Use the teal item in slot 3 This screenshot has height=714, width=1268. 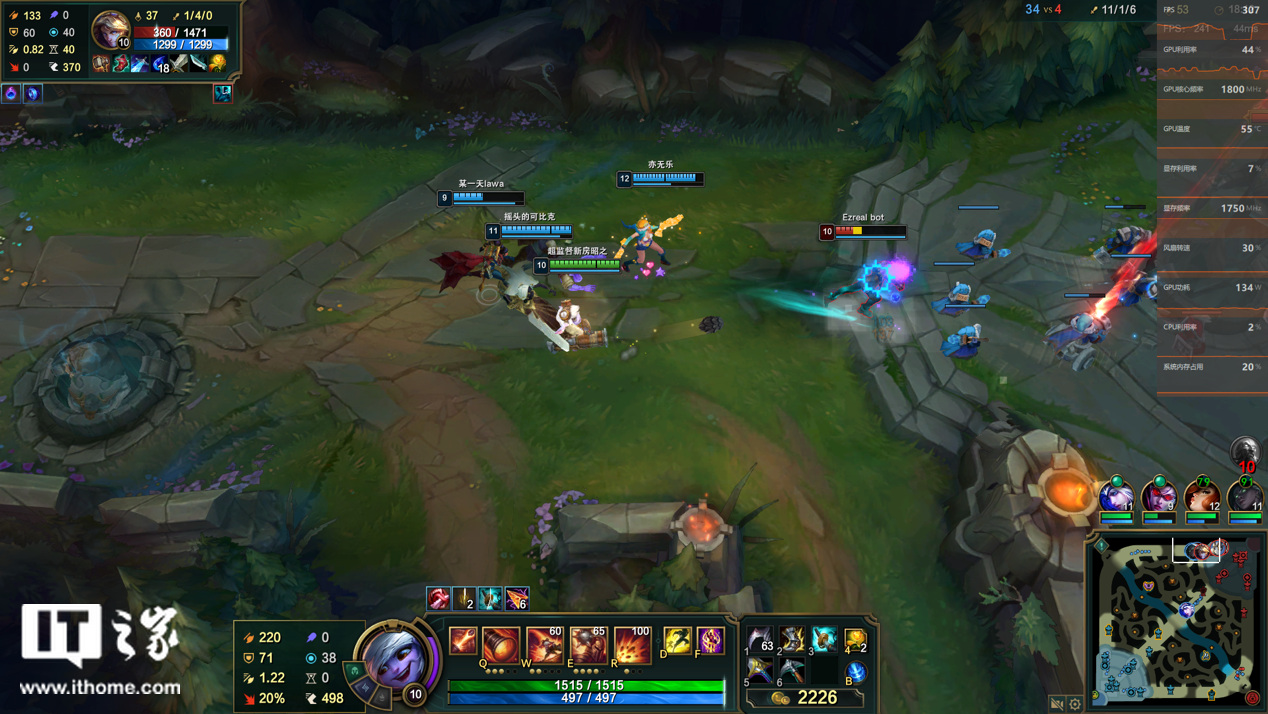824,639
